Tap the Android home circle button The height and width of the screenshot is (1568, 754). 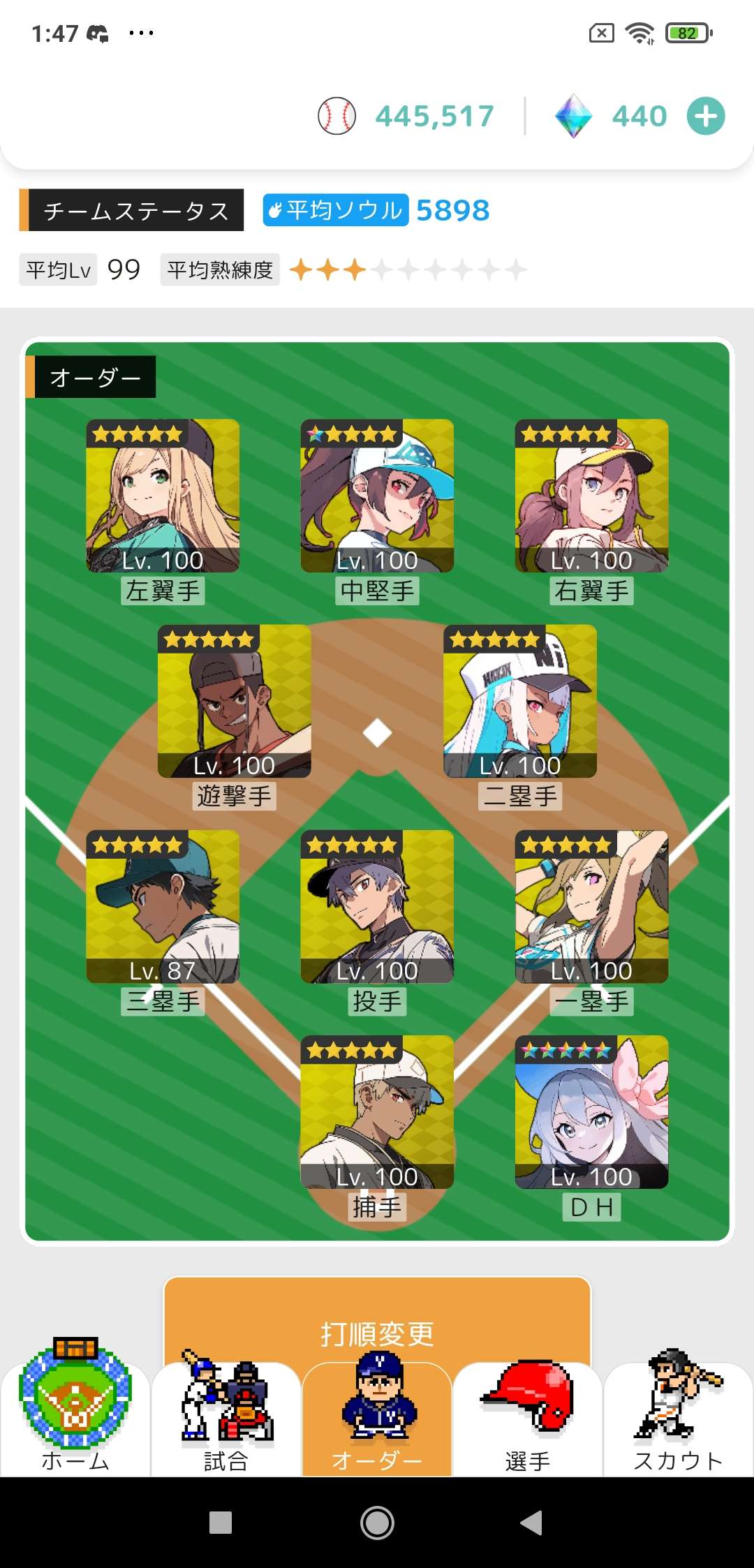tap(377, 1523)
